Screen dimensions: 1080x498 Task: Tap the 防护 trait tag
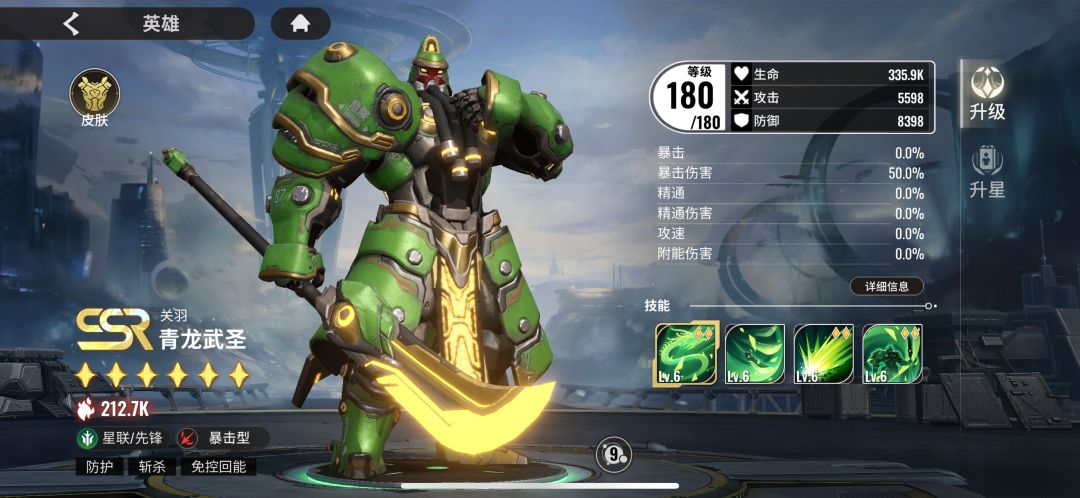99,466
